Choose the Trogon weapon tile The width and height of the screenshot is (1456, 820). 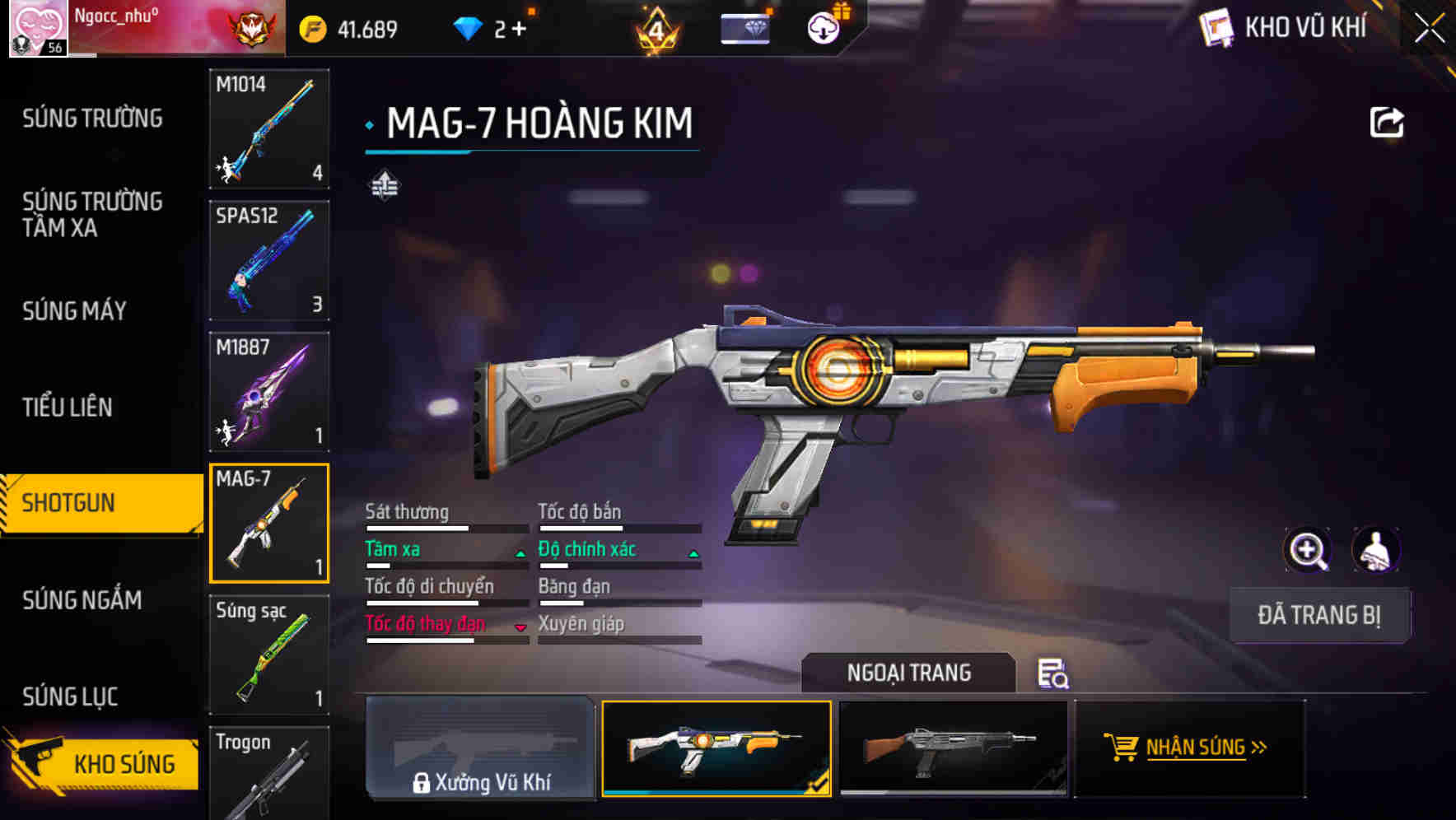coord(269,774)
